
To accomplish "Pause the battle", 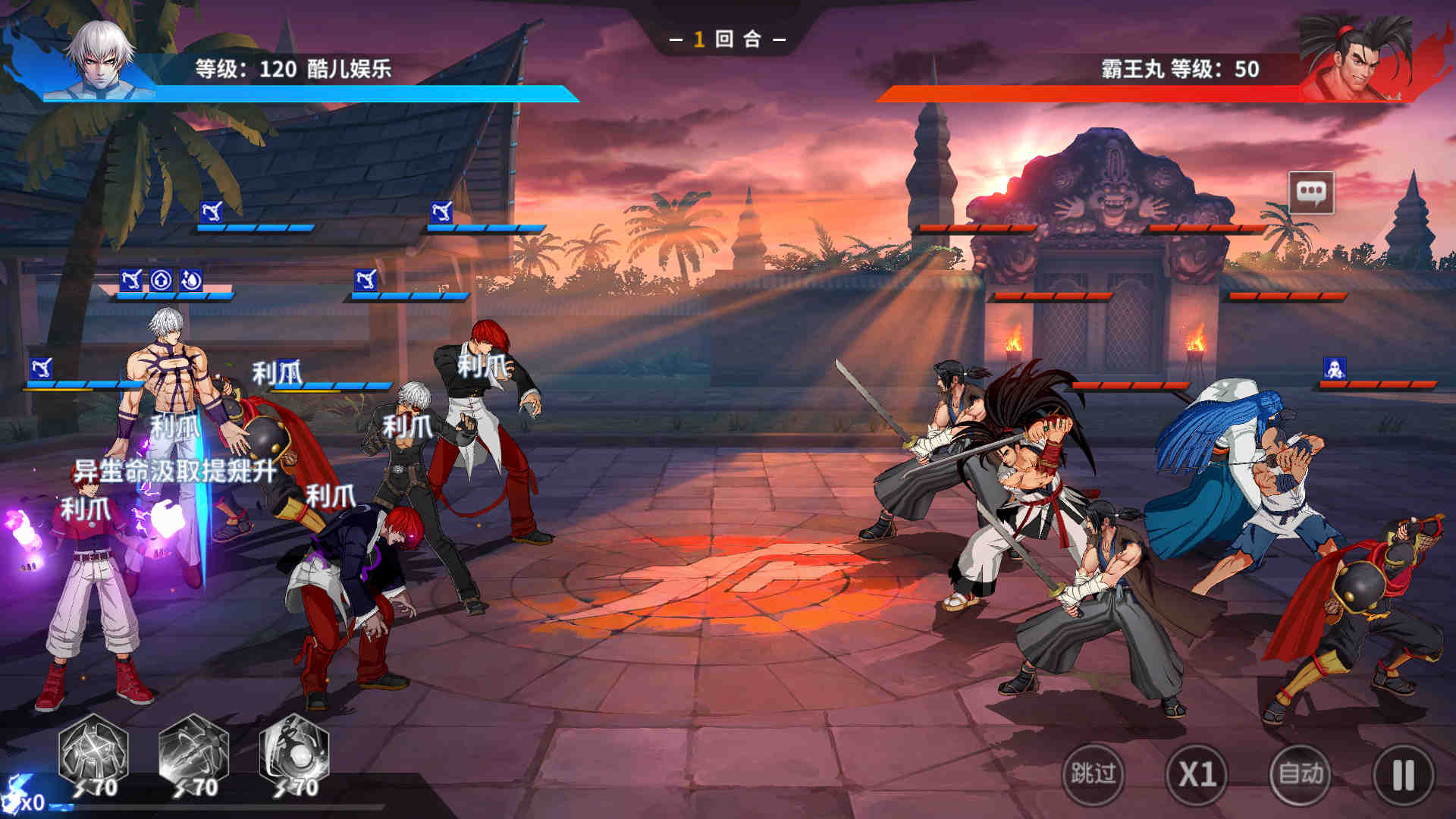I will point(1403,776).
